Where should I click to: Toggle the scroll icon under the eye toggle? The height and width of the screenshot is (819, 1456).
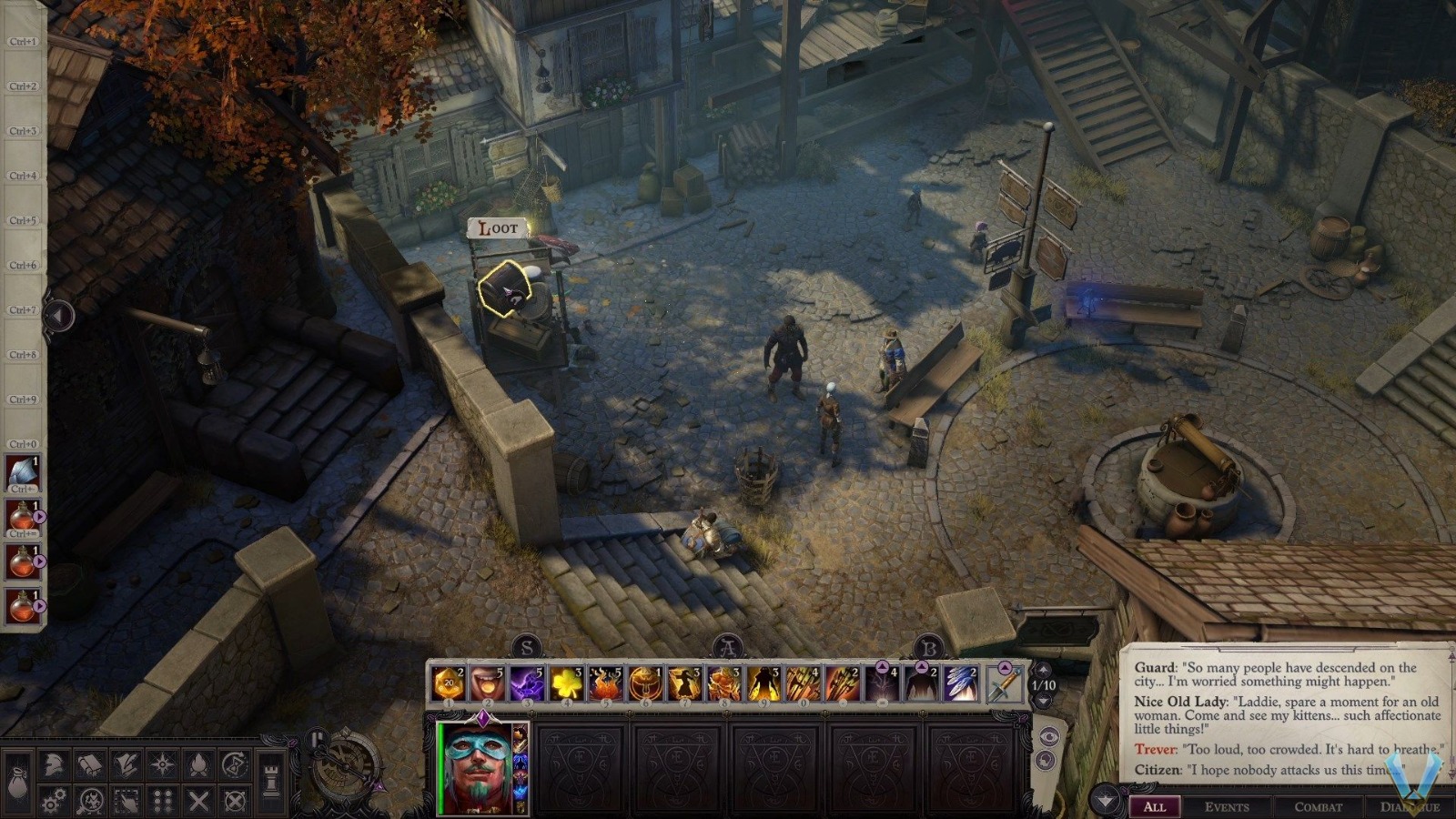coord(1048,759)
